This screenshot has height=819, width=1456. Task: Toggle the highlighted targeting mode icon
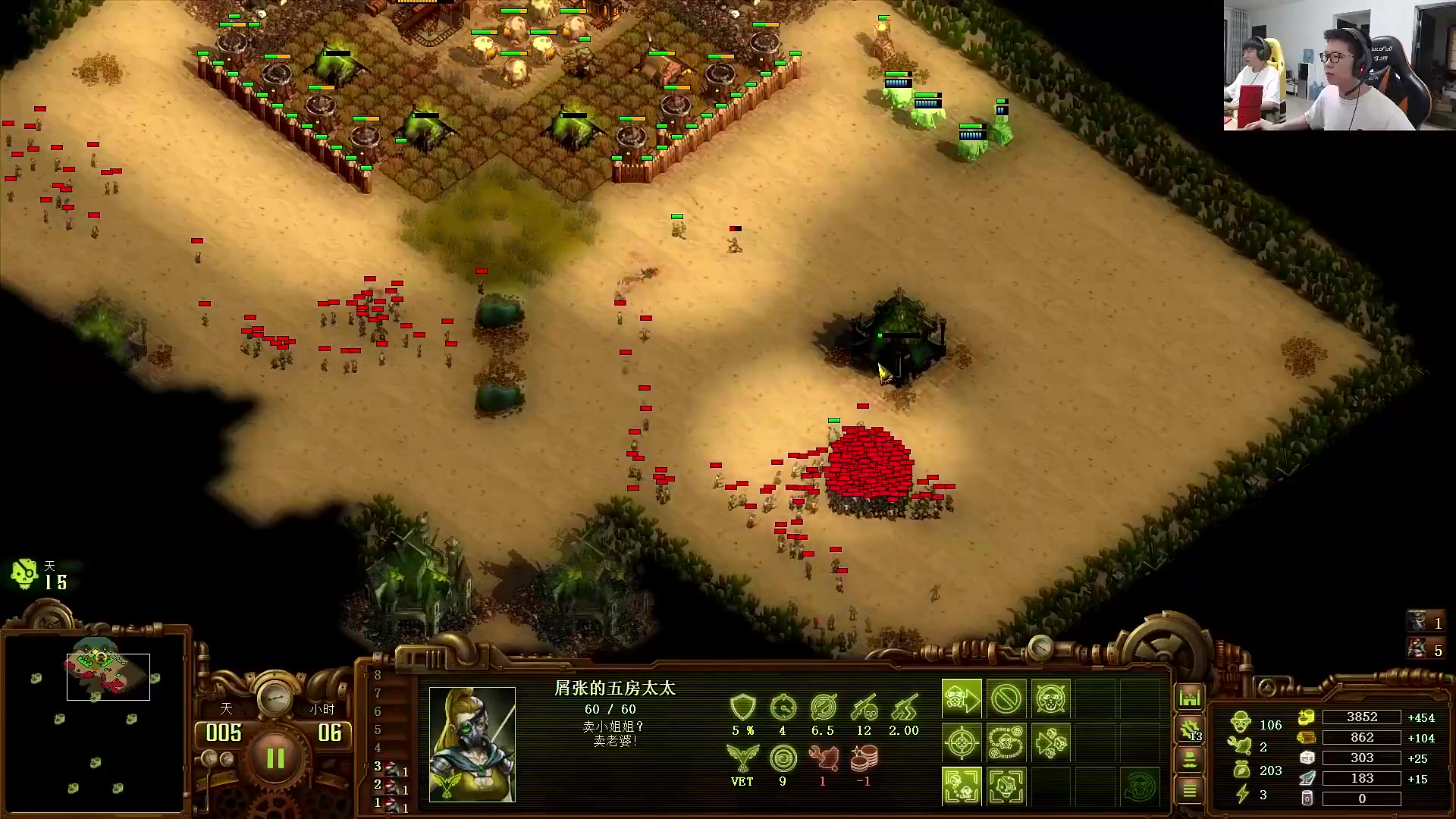[x=961, y=786]
